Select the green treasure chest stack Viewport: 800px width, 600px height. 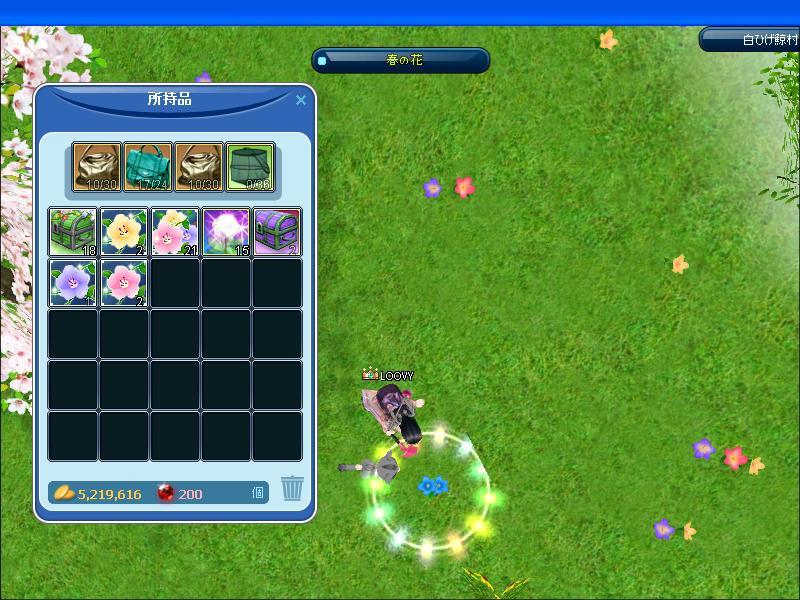73,232
